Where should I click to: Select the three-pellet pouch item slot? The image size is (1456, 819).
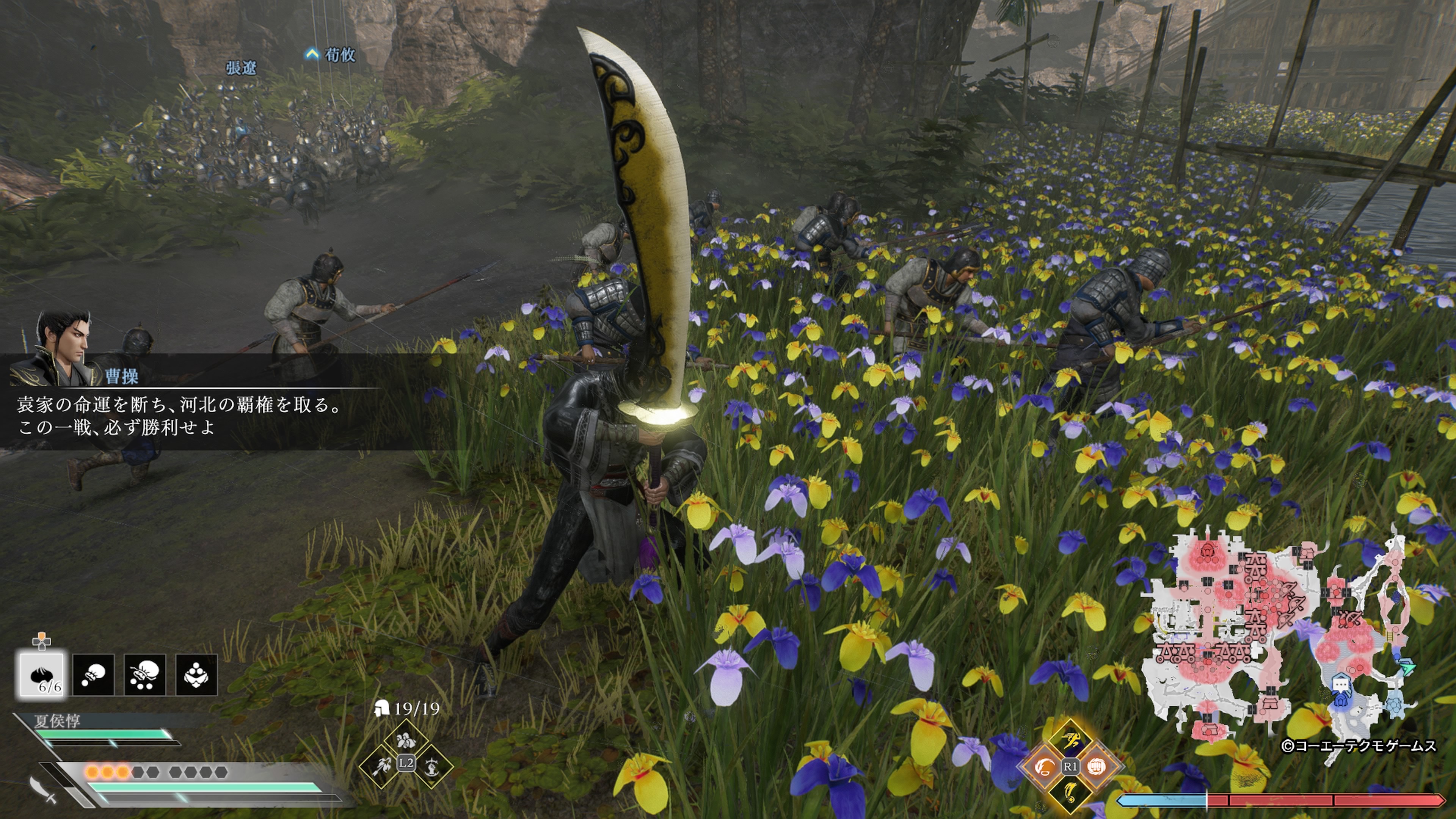145,674
